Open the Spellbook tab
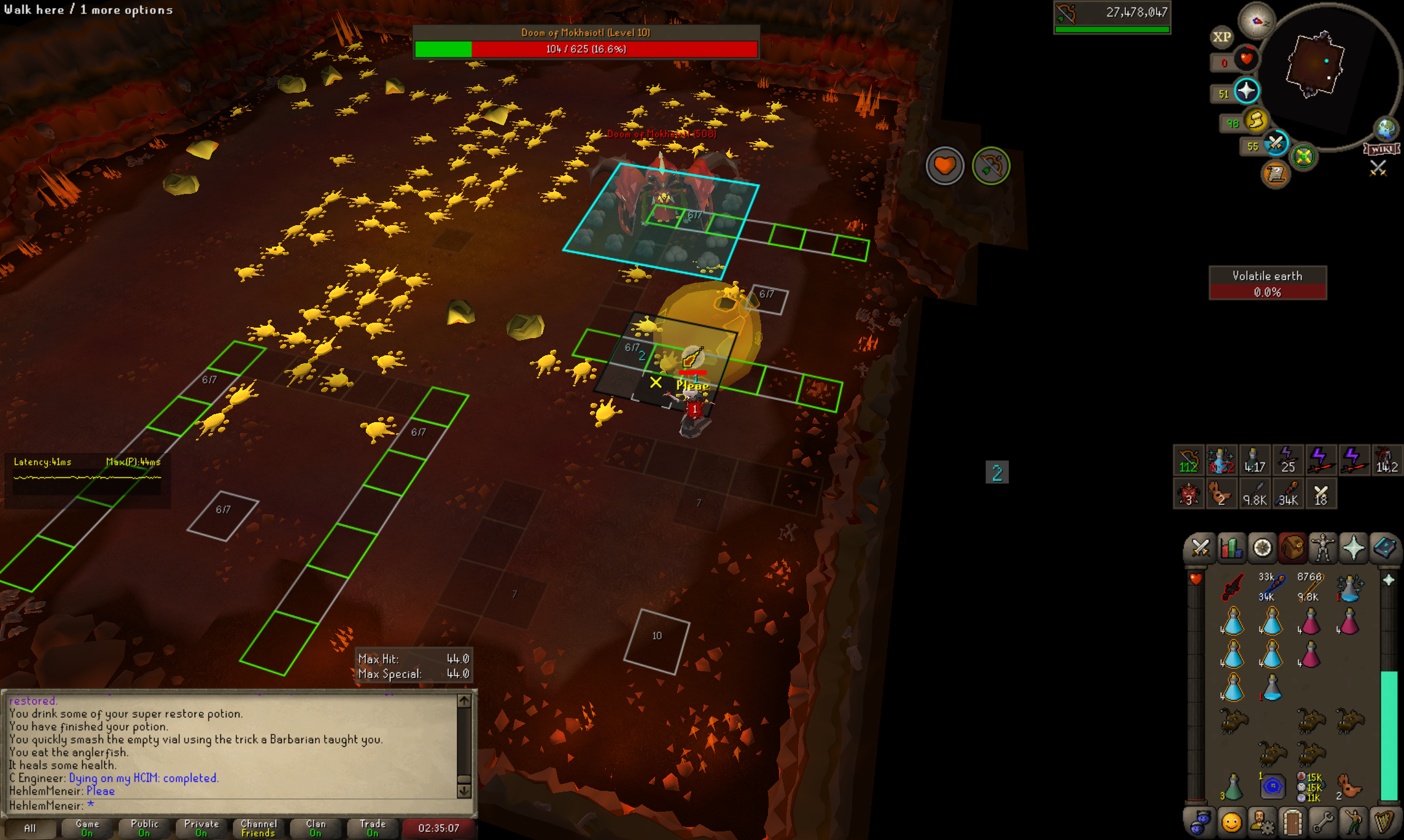Viewport: 1404px width, 840px height. coord(1384,548)
